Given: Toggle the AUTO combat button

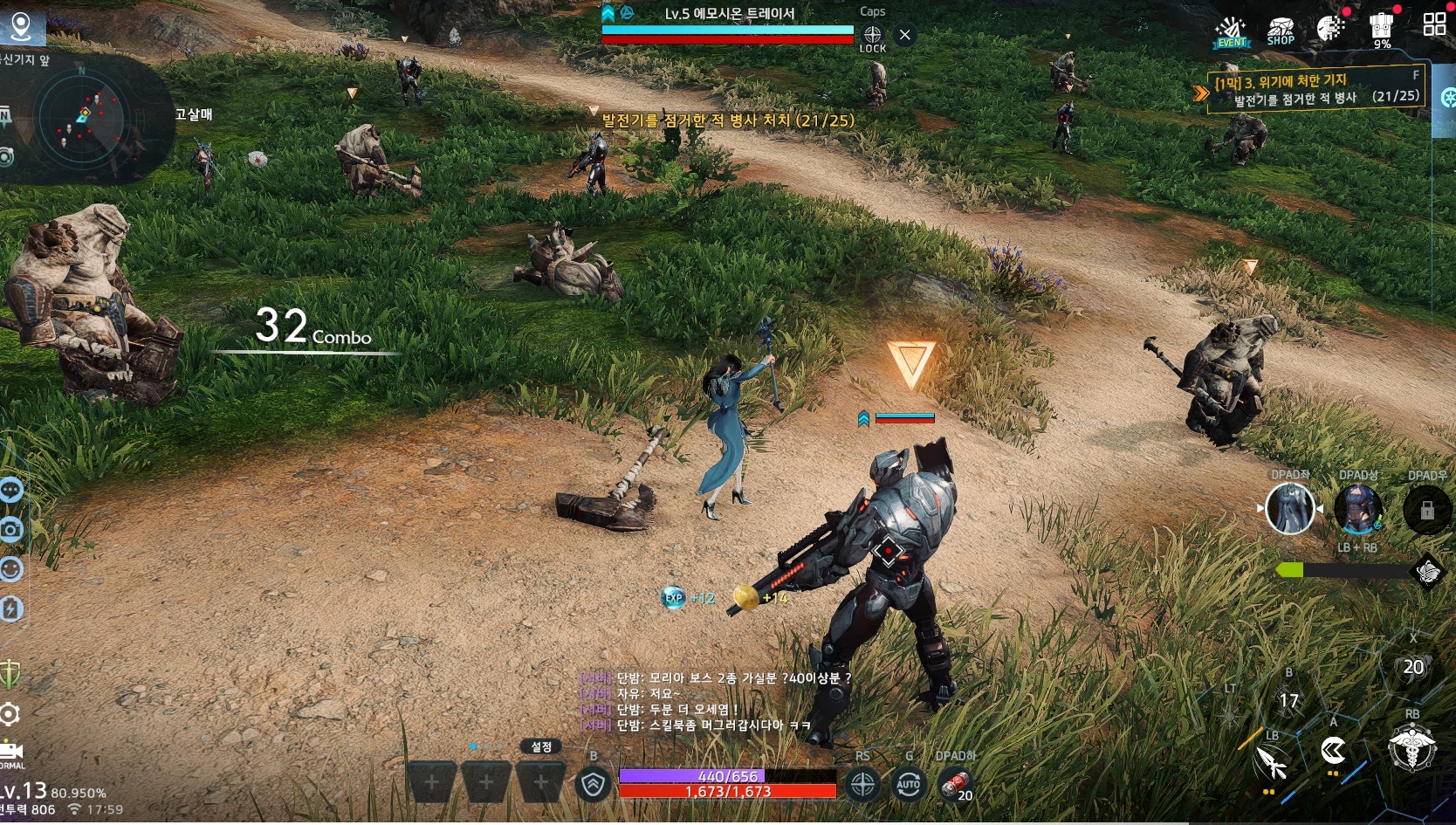Looking at the screenshot, I should pos(909,785).
